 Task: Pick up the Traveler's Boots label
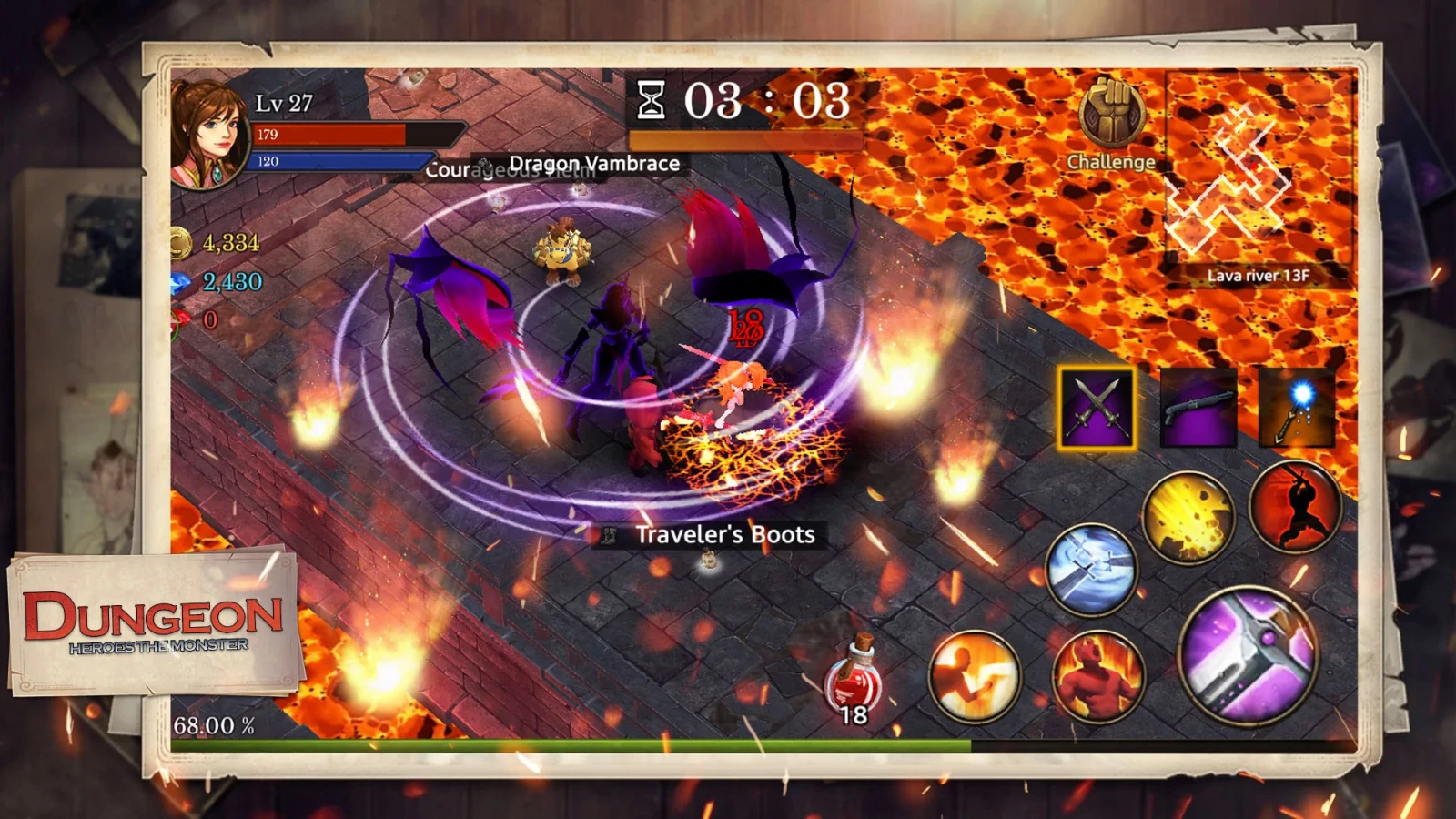pos(724,534)
